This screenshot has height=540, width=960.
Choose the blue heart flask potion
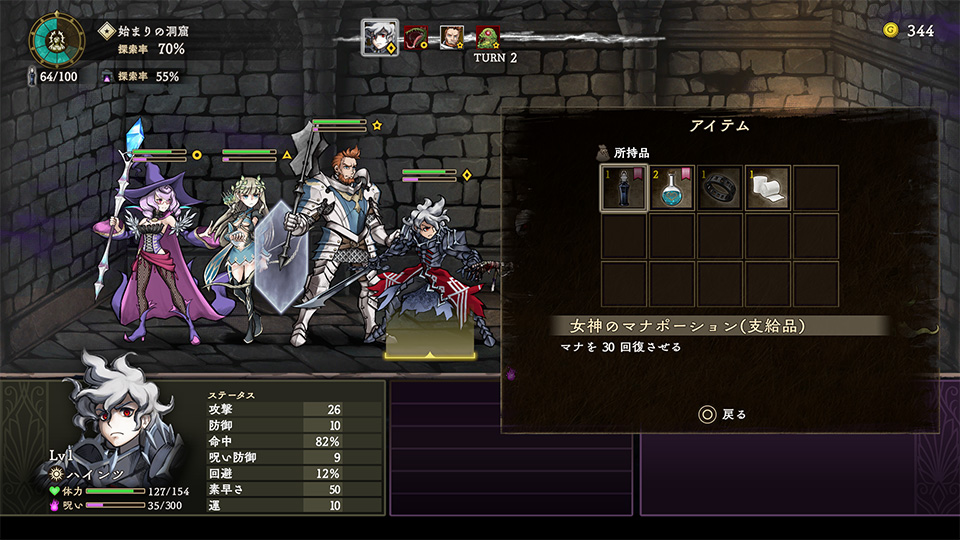click(671, 188)
